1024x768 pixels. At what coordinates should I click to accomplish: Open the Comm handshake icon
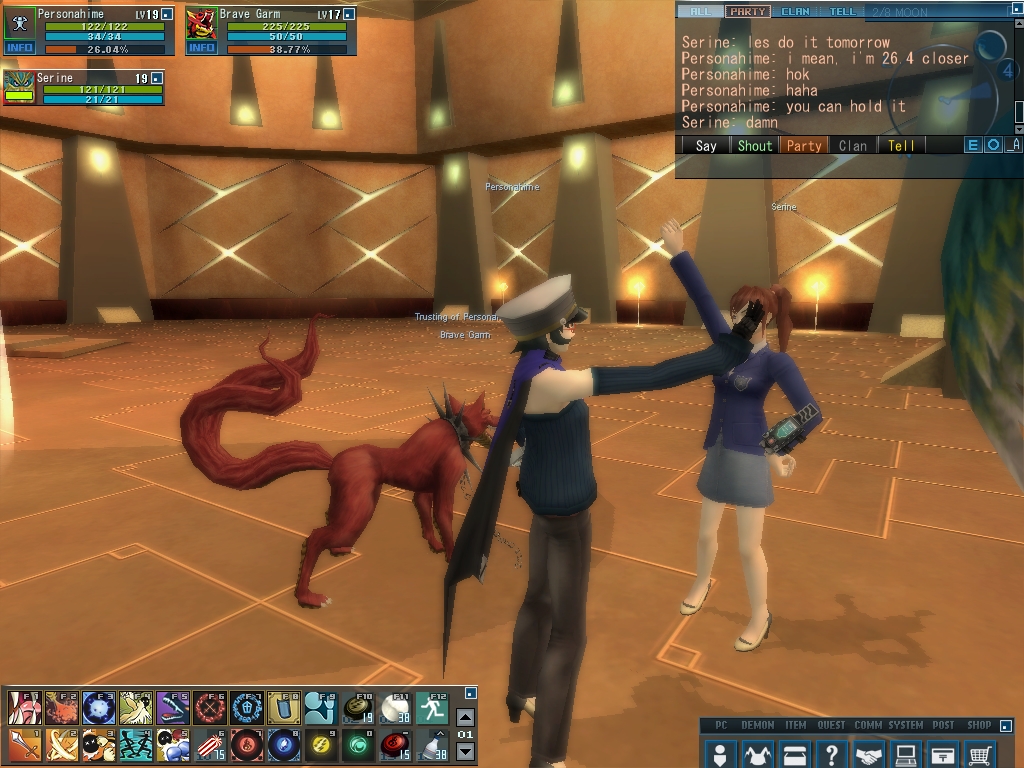(x=869, y=753)
